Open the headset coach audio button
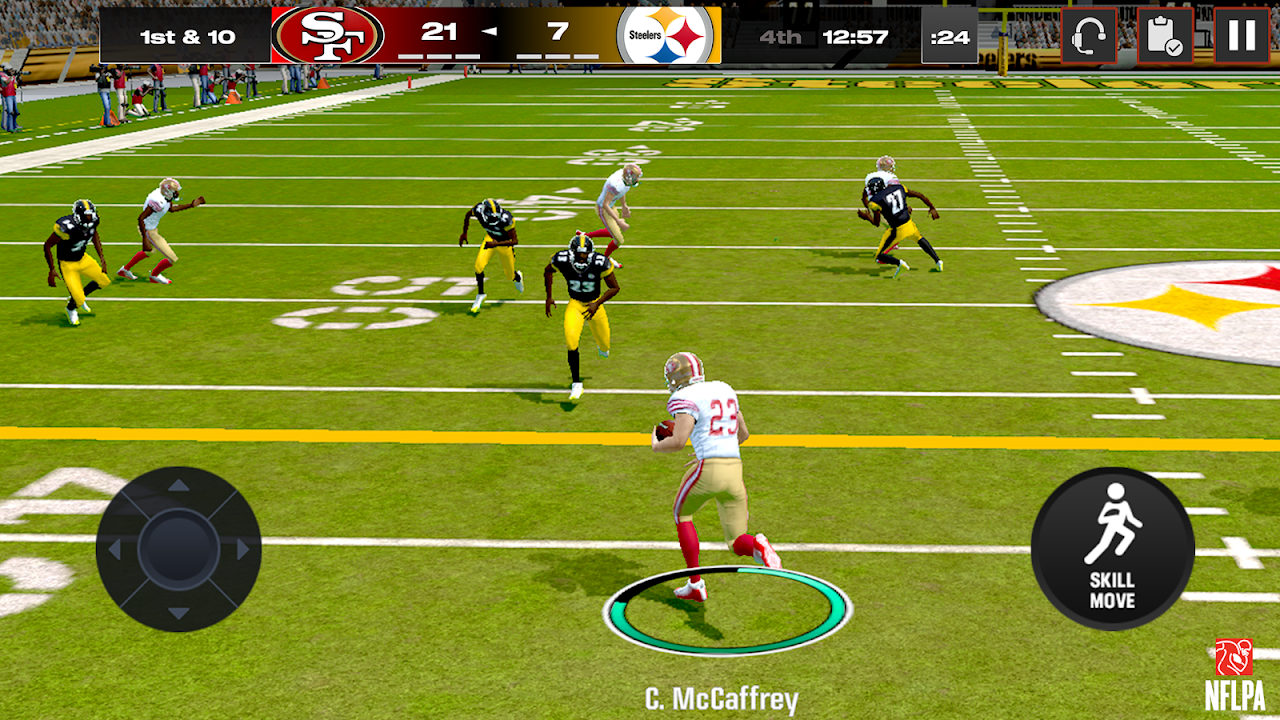 1088,35
